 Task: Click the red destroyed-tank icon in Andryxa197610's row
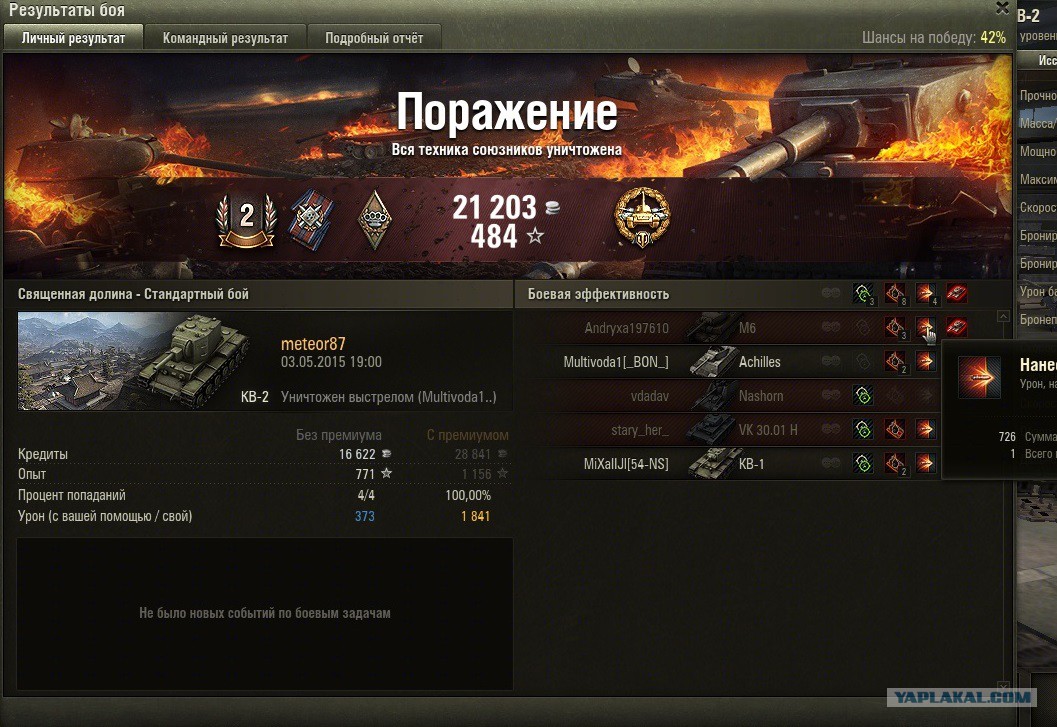[956, 327]
